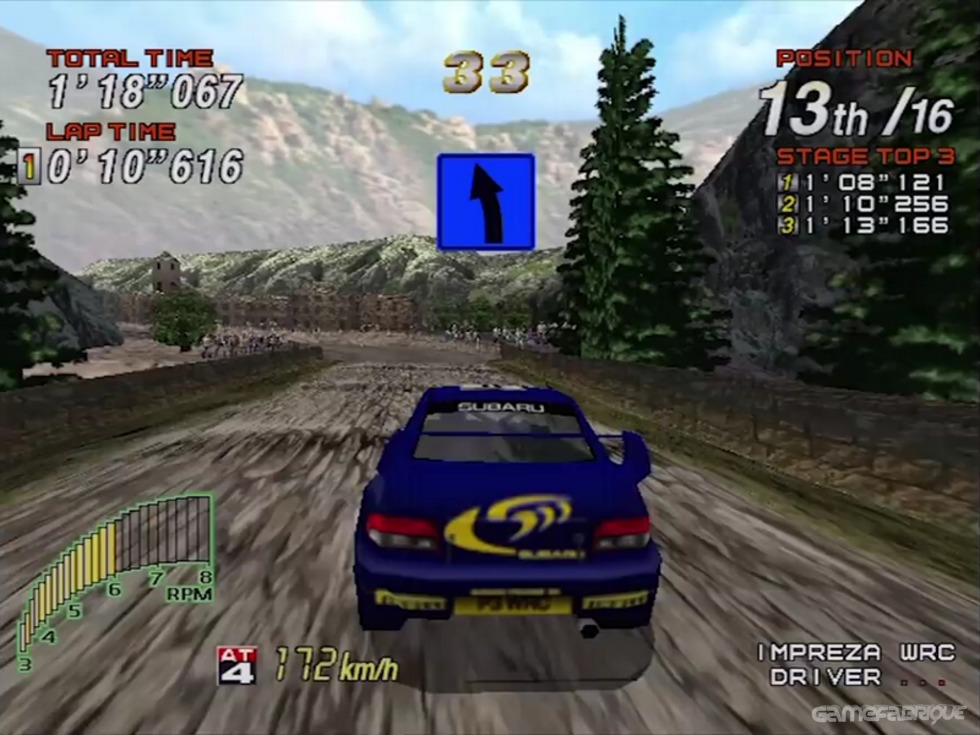Viewport: 980px width, 735px height.
Task: Click the GameFabrique watermark logo
Action: [x=888, y=714]
